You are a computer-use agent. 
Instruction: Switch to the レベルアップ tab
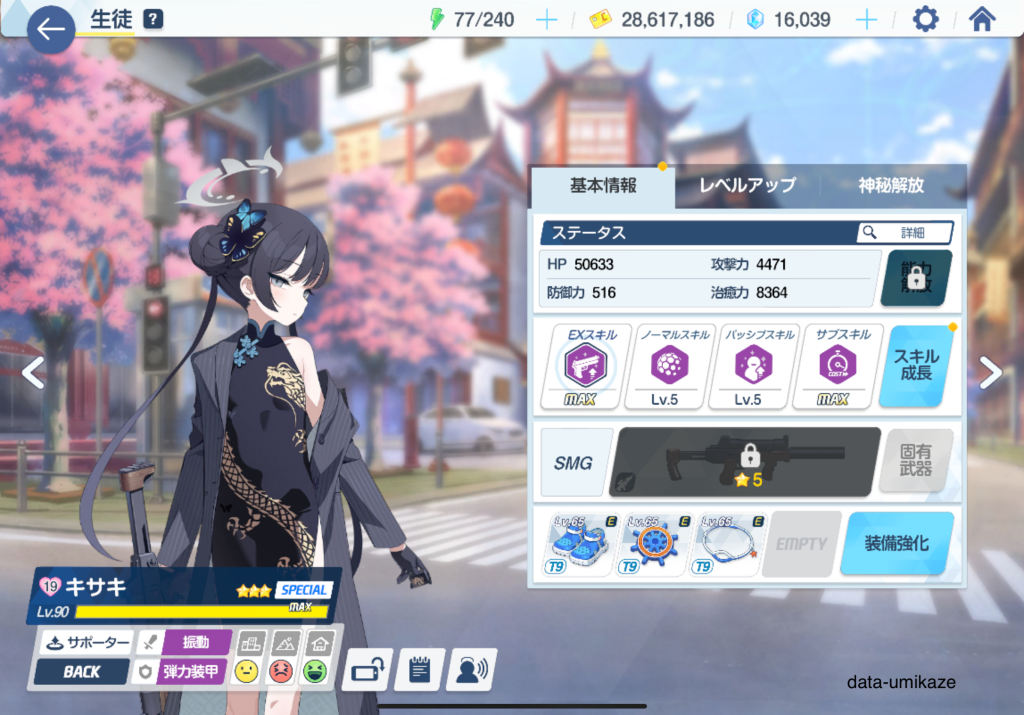tap(747, 185)
